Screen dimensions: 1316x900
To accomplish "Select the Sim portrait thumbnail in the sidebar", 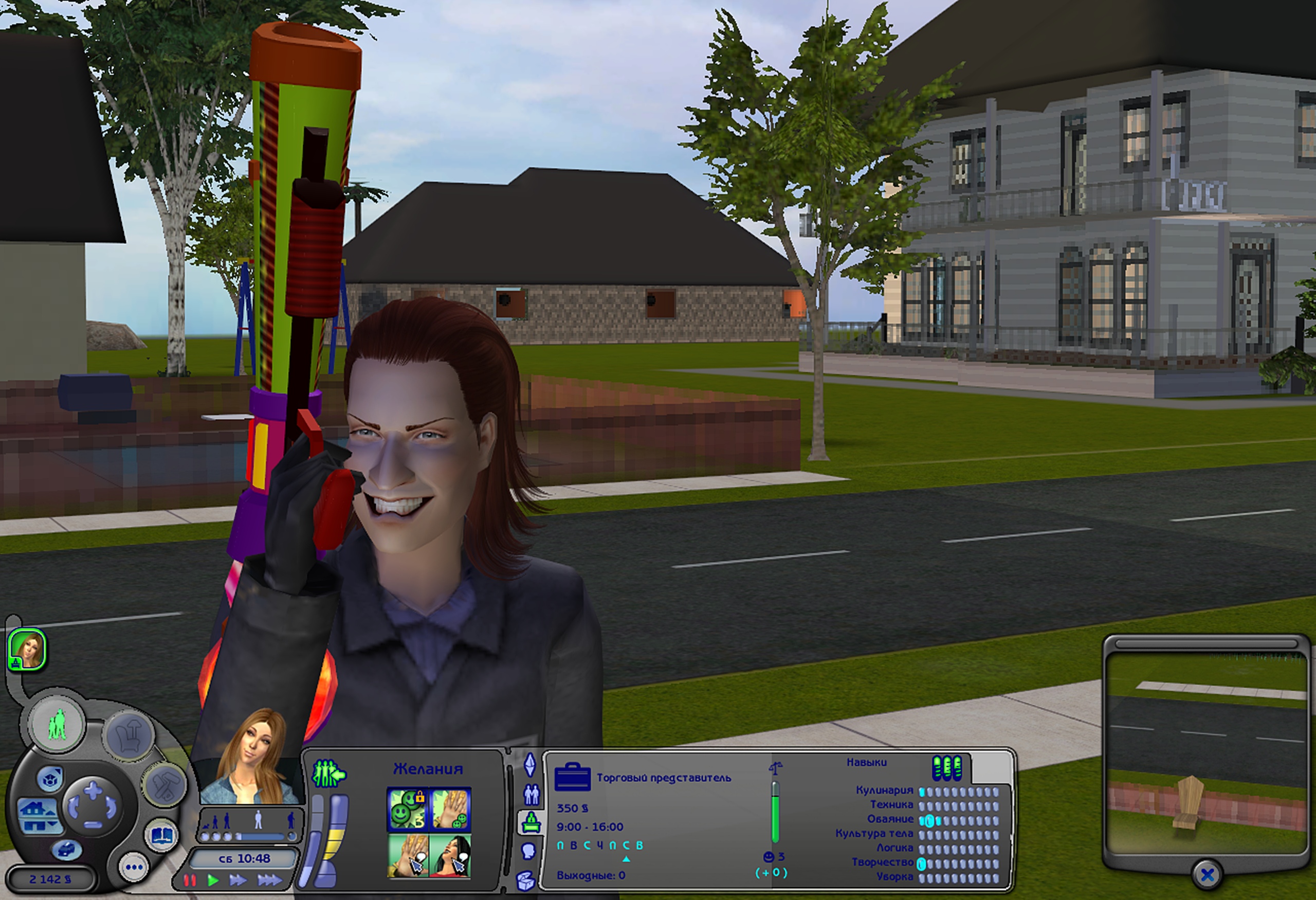I will click(x=26, y=649).
